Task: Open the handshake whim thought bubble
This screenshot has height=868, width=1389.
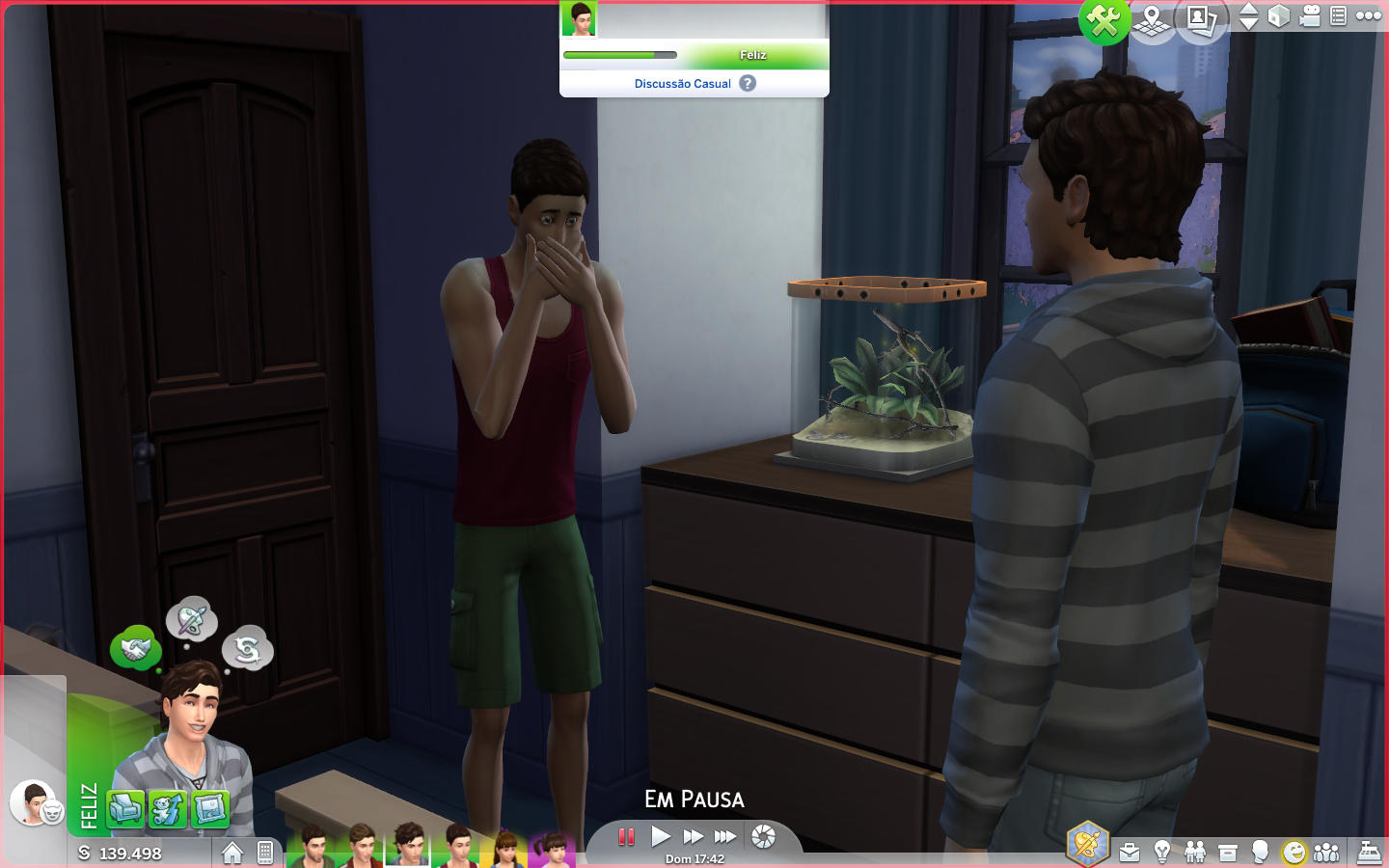Action: pyautogui.click(x=135, y=649)
